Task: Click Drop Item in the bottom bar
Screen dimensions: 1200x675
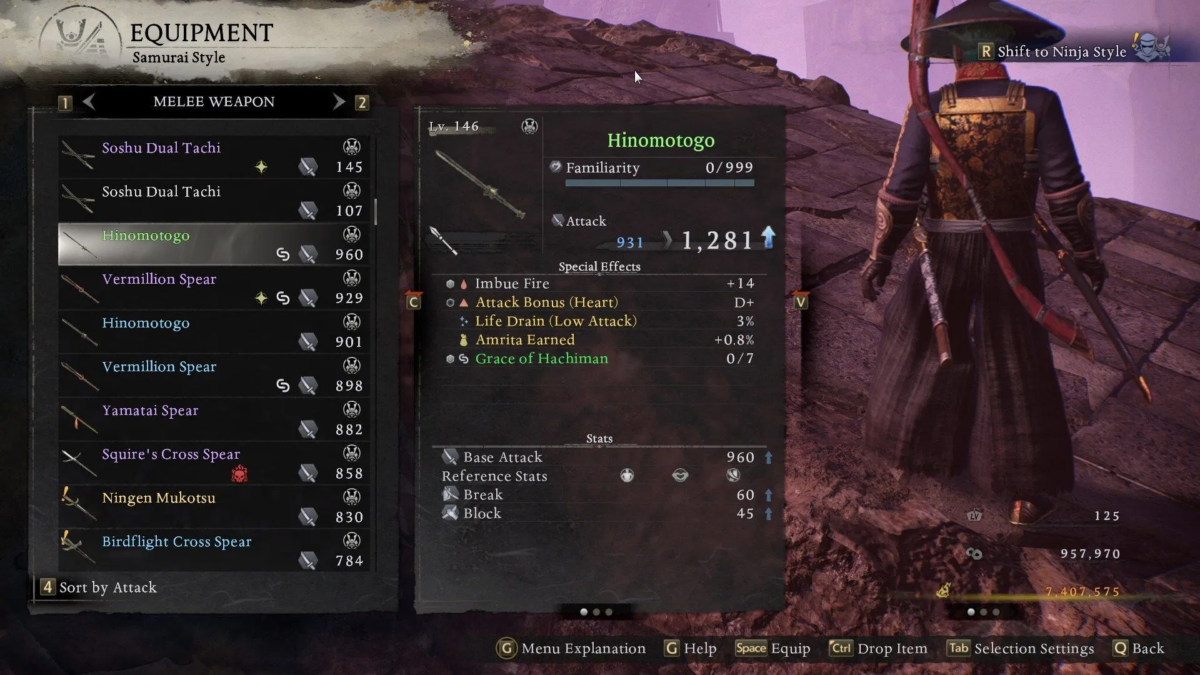Action: click(x=878, y=649)
